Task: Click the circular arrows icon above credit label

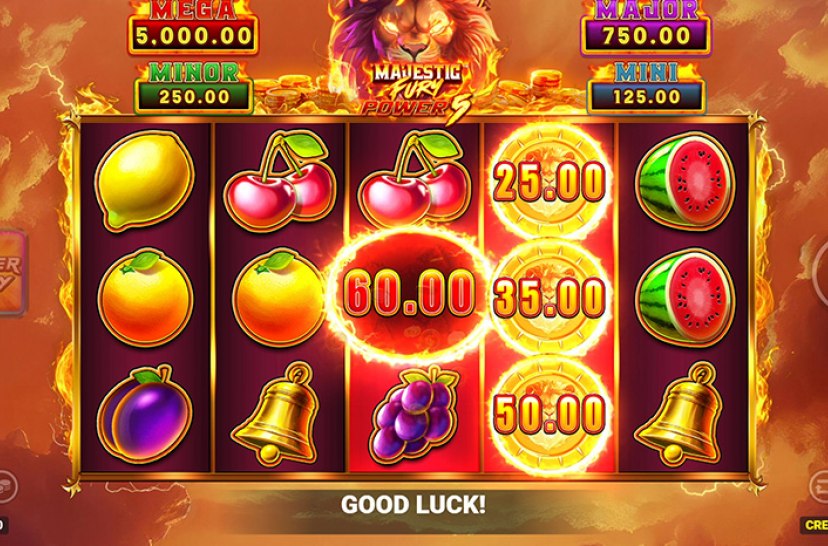Action: click(x=820, y=487)
